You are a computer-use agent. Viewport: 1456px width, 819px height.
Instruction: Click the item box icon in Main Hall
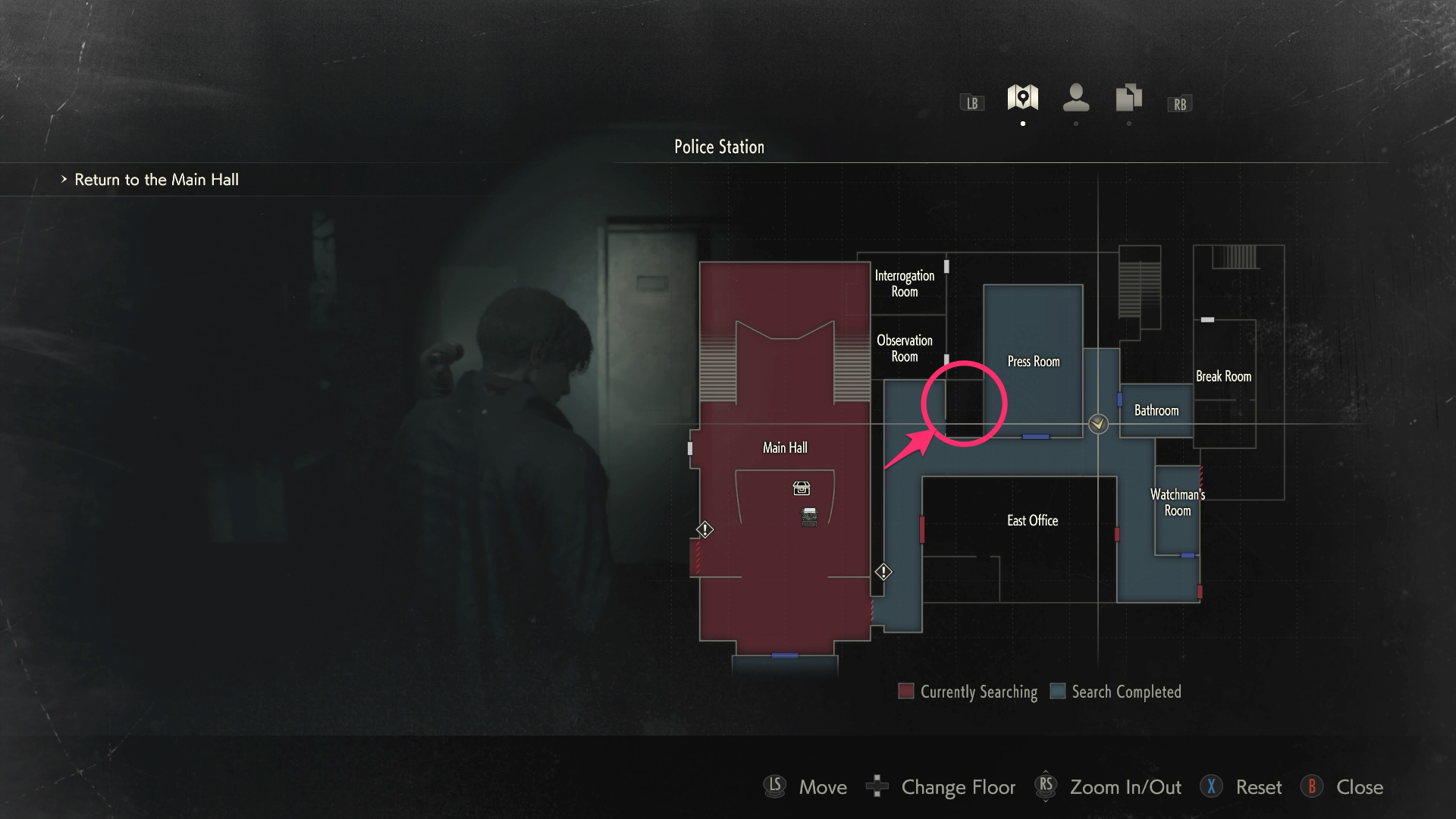[x=802, y=488]
